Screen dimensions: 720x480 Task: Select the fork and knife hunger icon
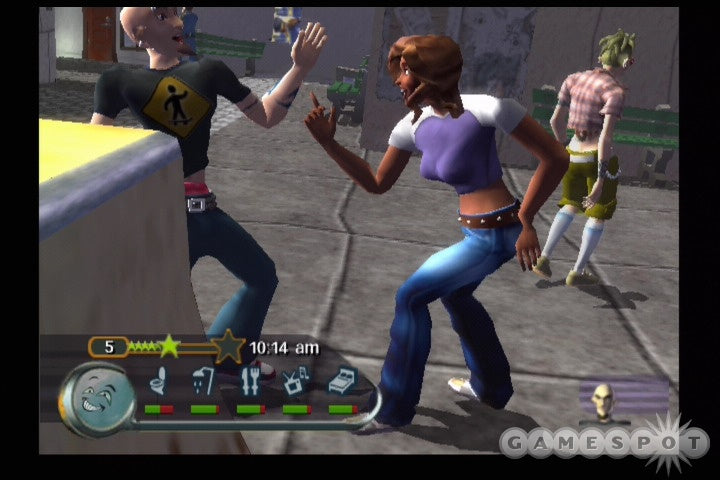coord(249,381)
